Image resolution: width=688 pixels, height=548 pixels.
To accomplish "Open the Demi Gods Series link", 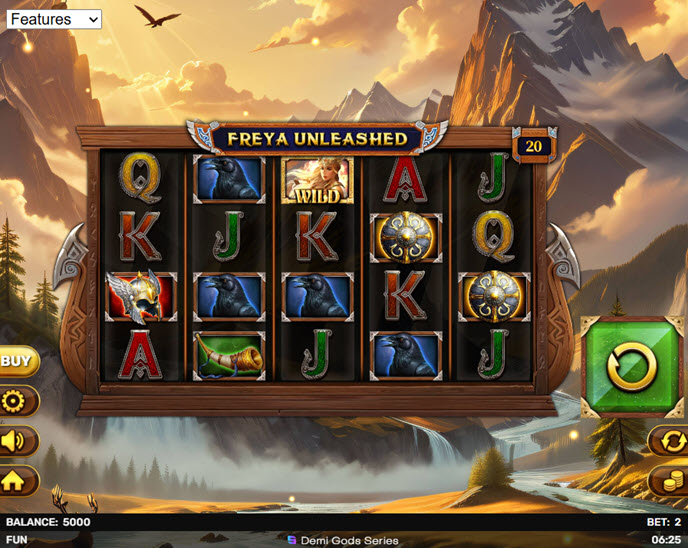I will pos(343,540).
